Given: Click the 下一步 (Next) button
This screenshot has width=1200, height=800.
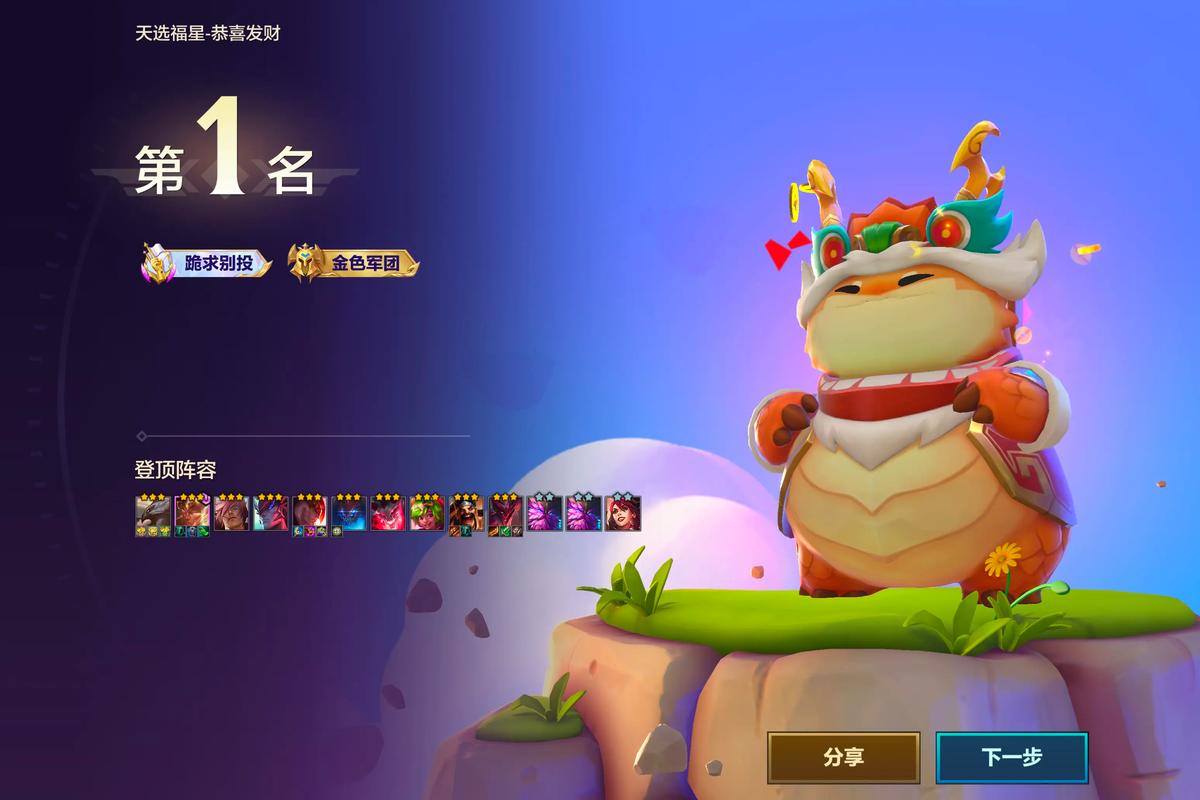Looking at the screenshot, I should tap(1011, 757).
